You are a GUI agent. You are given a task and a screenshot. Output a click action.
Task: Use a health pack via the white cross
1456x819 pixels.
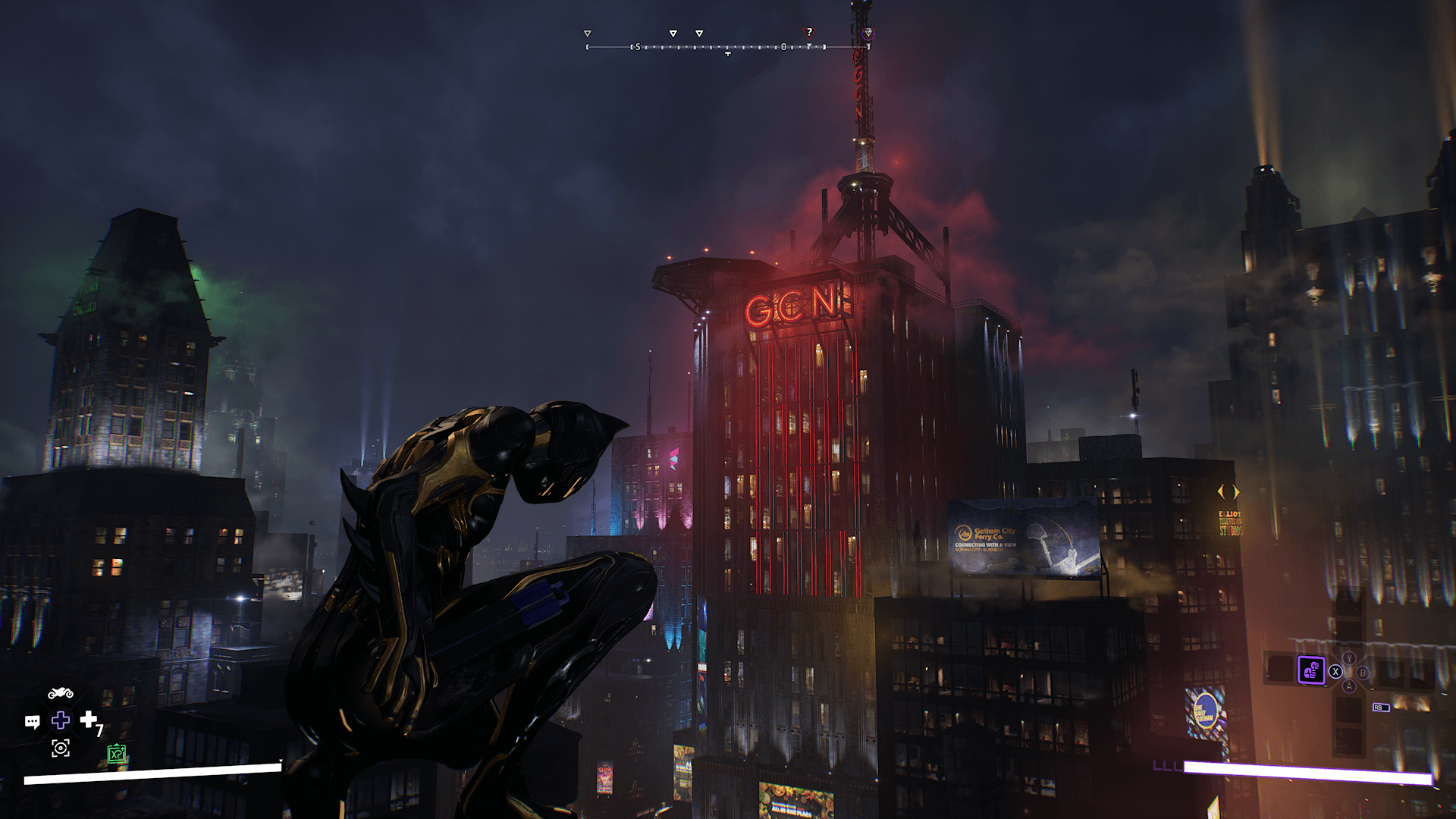coord(89,718)
